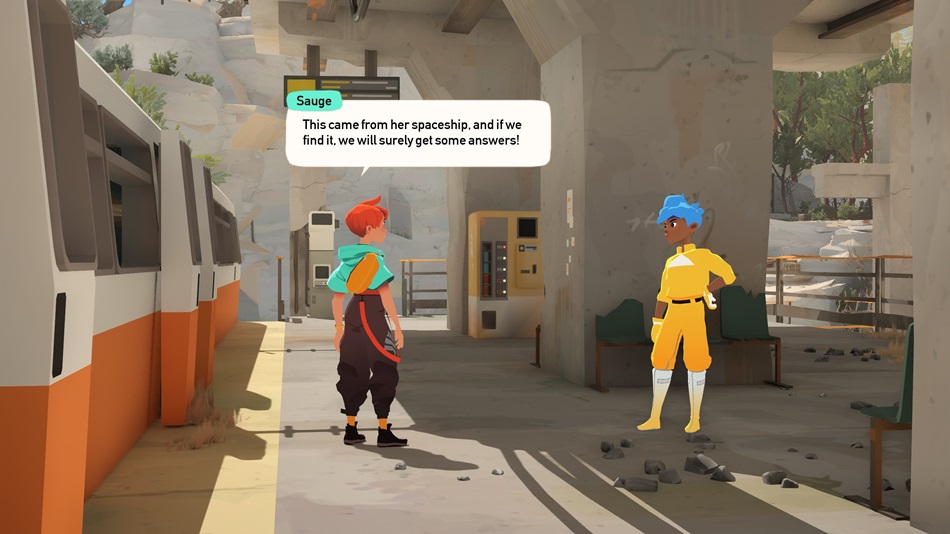Click Sauge's speech bubble to advance dialogue

coord(417,133)
